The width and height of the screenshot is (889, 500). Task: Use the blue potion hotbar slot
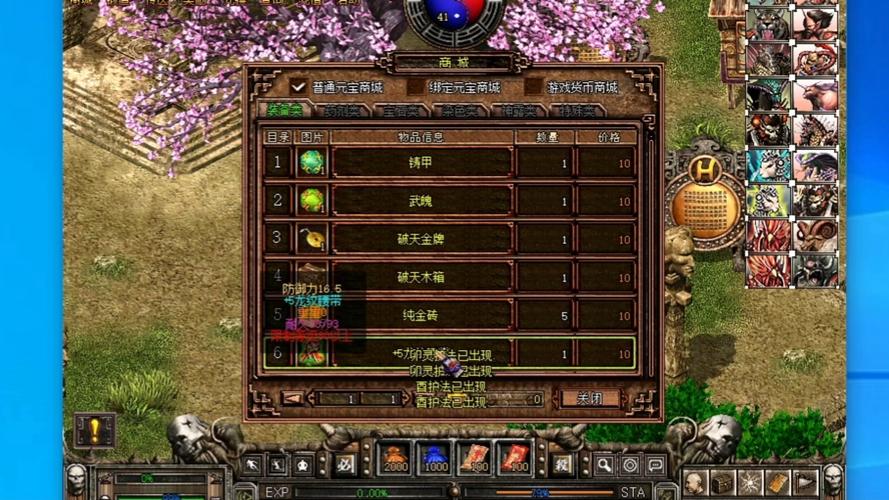click(435, 459)
